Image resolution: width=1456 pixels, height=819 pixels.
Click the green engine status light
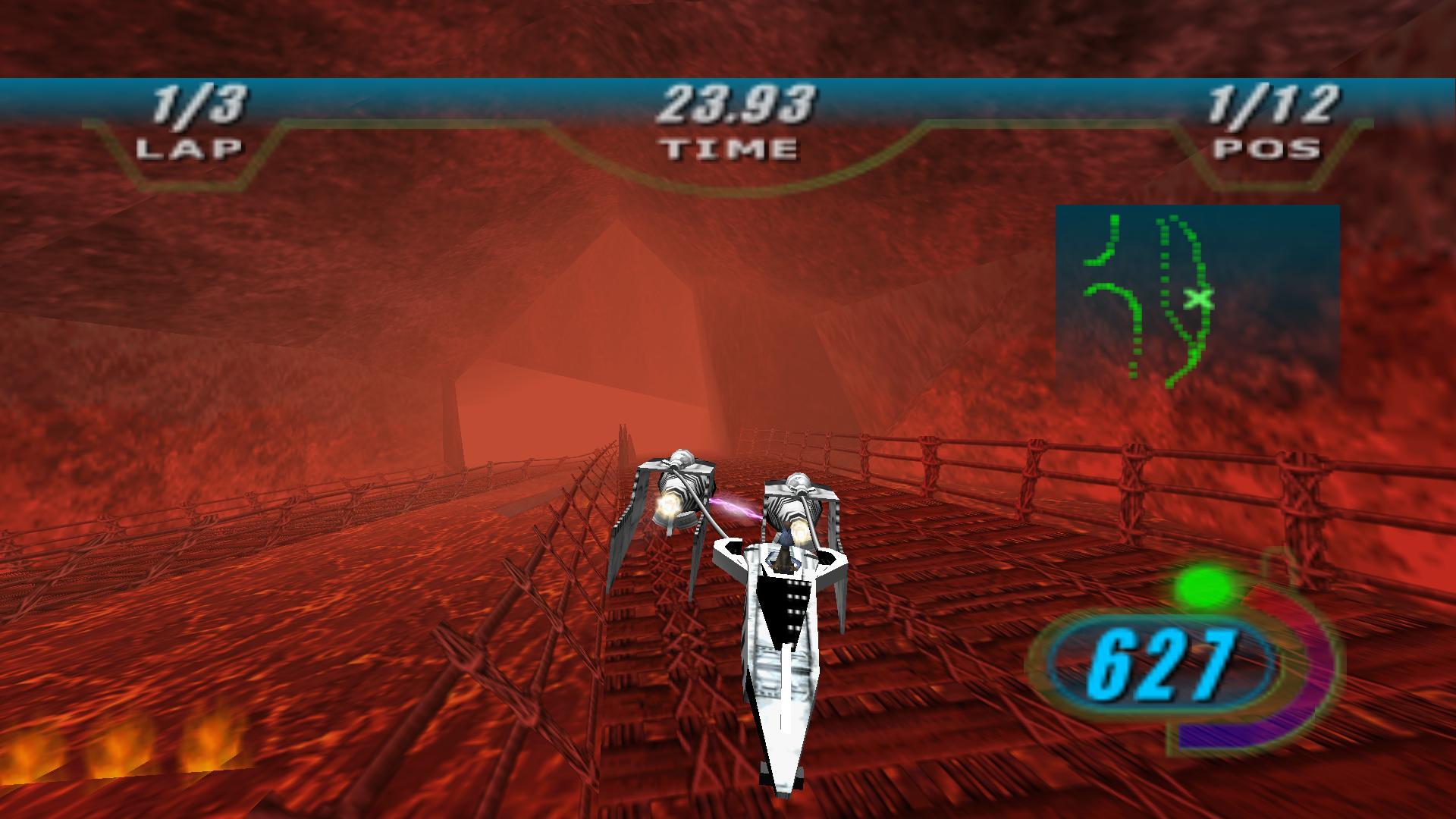(1201, 584)
